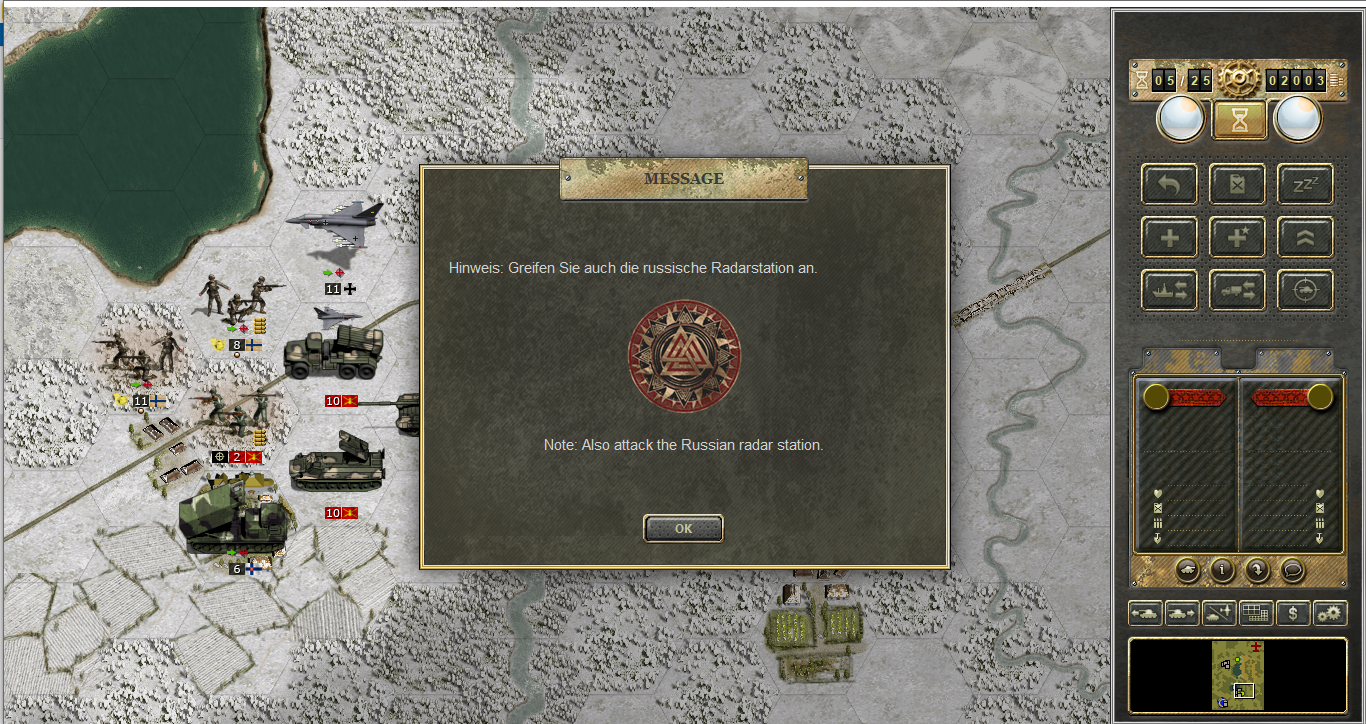Click the round curved arrow button
This screenshot has height=724, width=1366.
pyautogui.click(x=1257, y=570)
